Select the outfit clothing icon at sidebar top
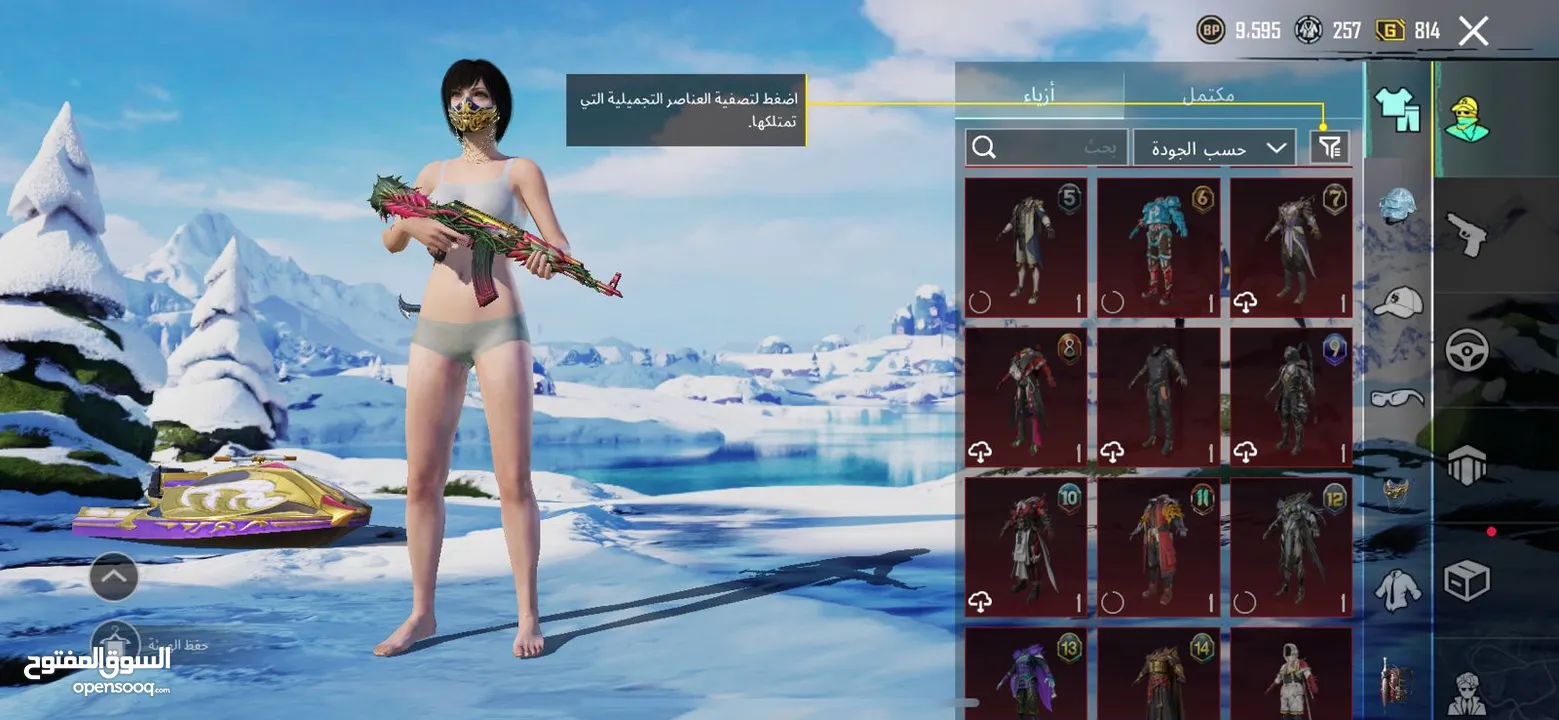Screen dimensions: 1559x720 click(x=1398, y=110)
